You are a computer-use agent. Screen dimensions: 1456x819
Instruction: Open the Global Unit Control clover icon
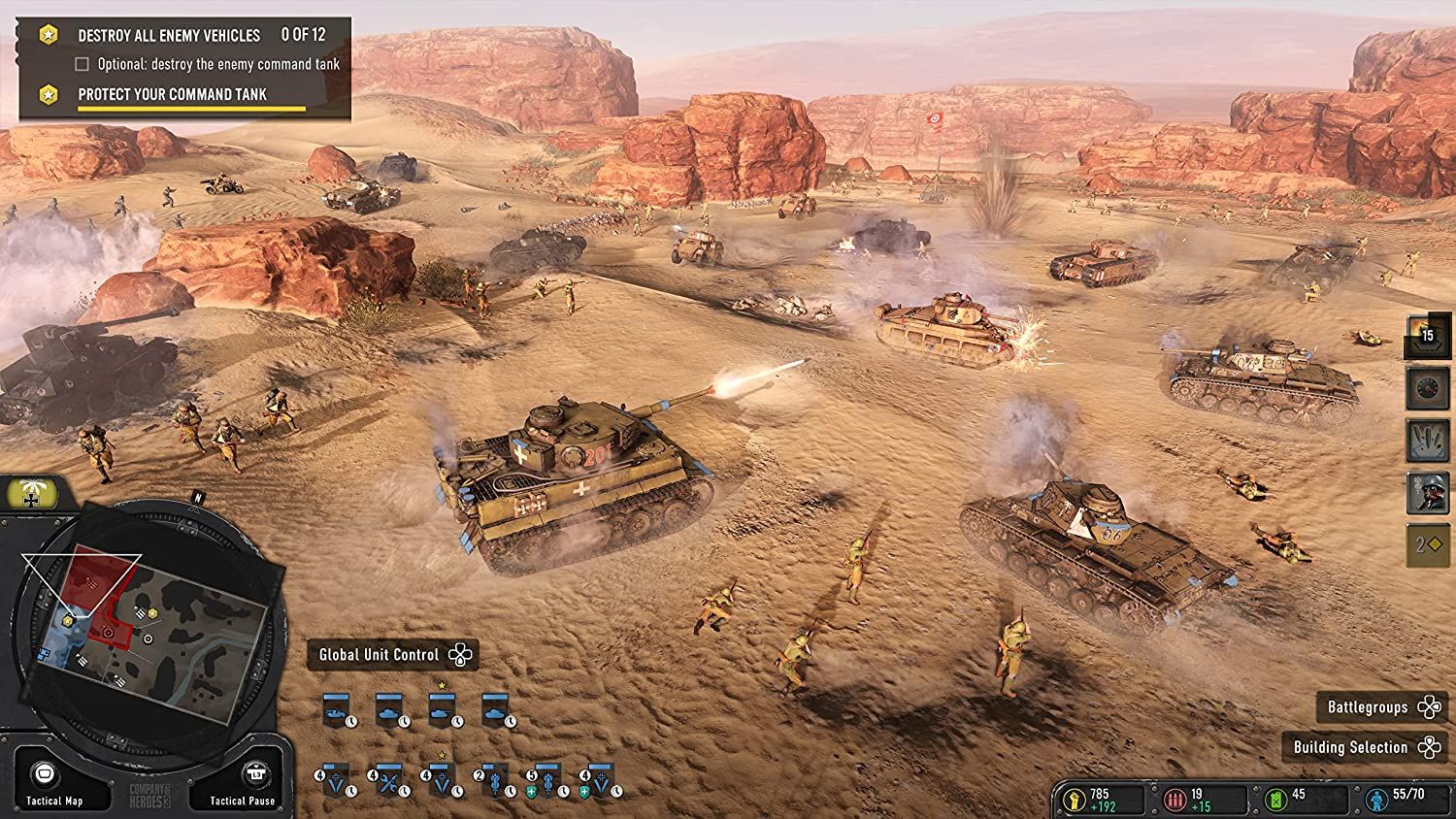click(x=458, y=654)
